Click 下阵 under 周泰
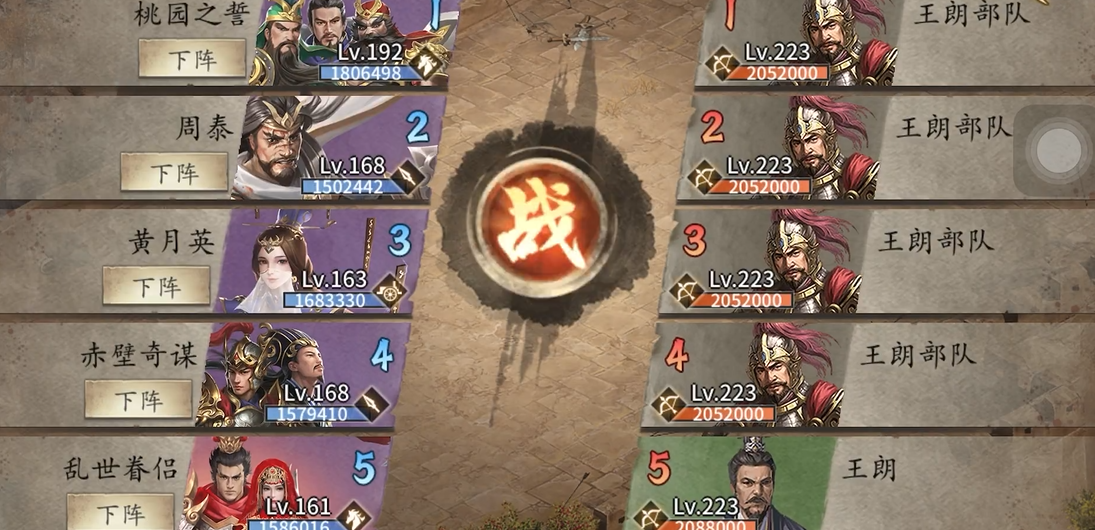 [174, 172]
